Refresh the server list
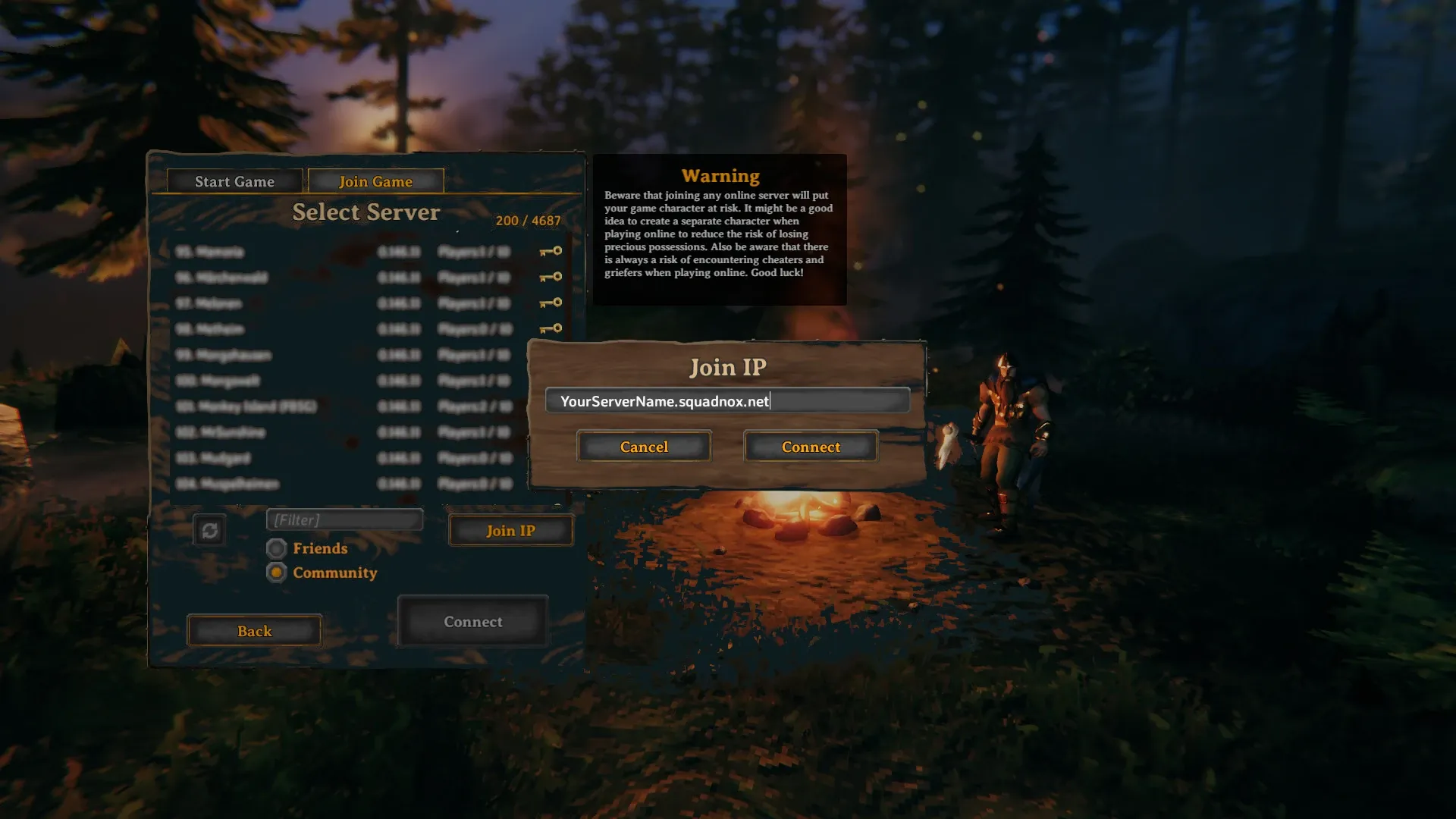1456x819 pixels. [209, 530]
